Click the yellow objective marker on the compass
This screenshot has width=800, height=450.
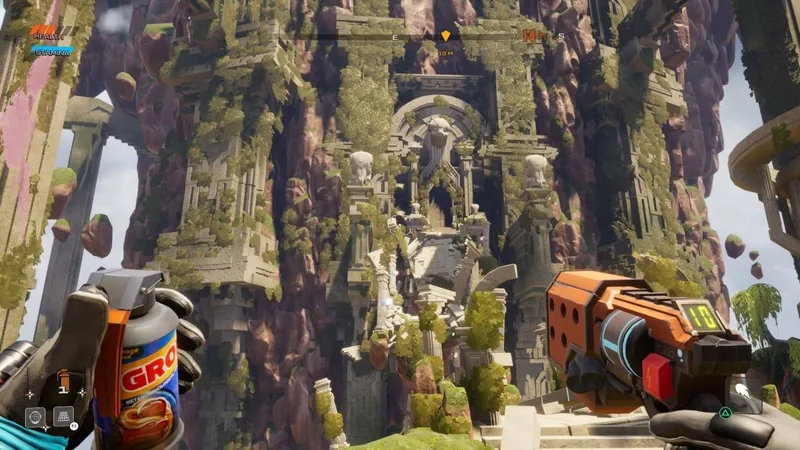(x=446, y=36)
